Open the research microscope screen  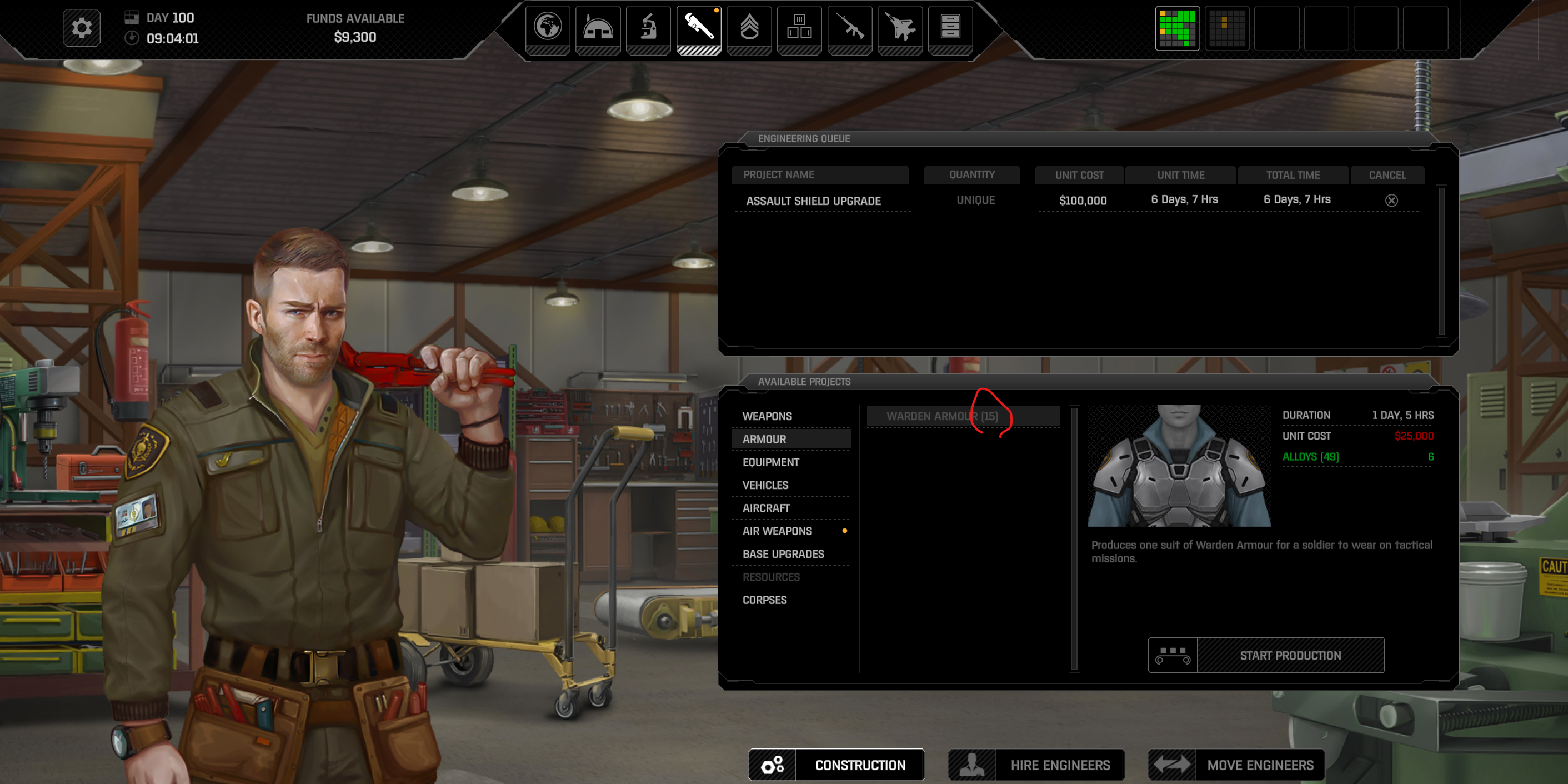pyautogui.click(x=648, y=28)
